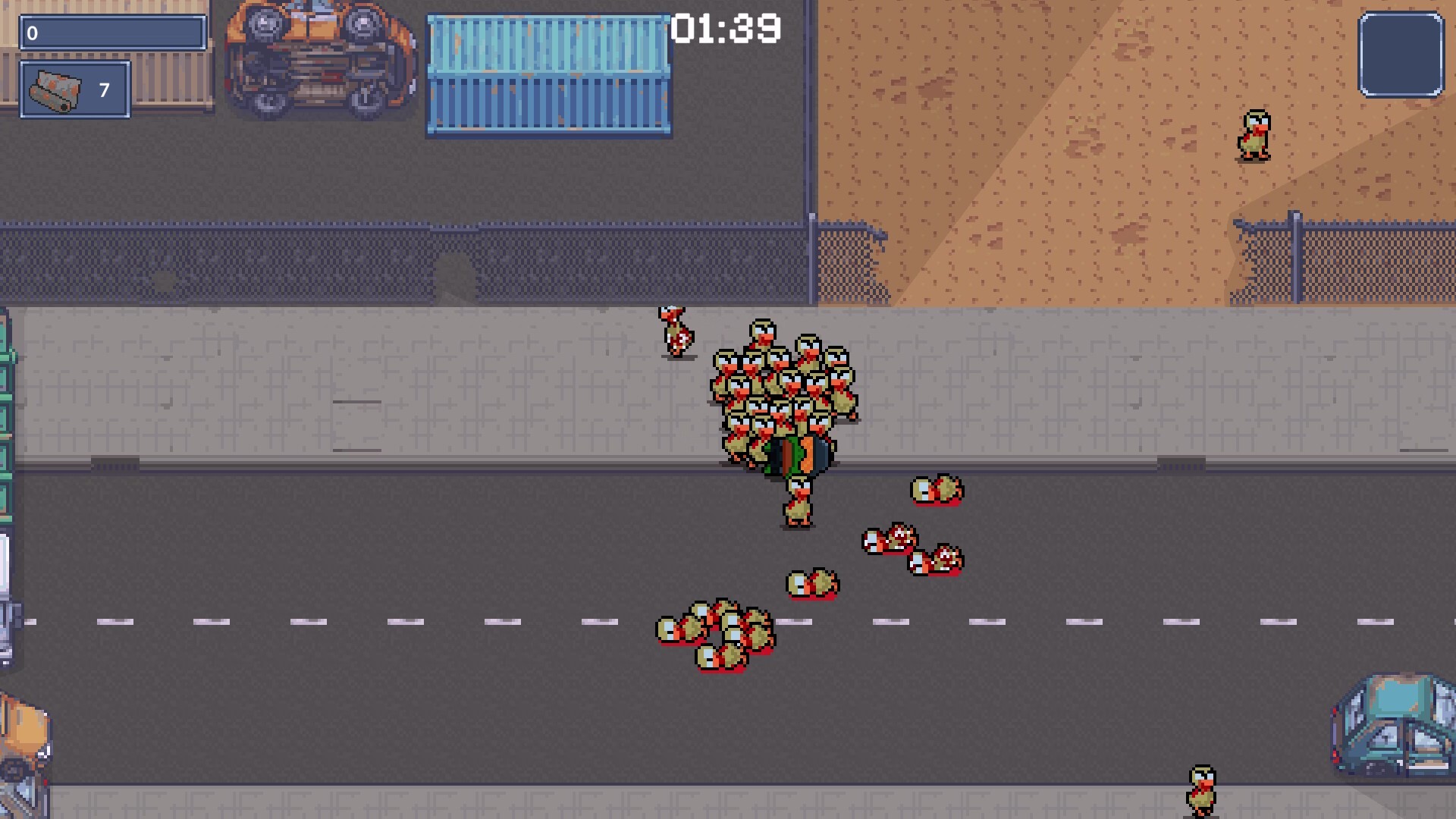This screenshot has width=1456, height=819.
Task: Select the chicken standing apart above the horde
Action: (676, 330)
